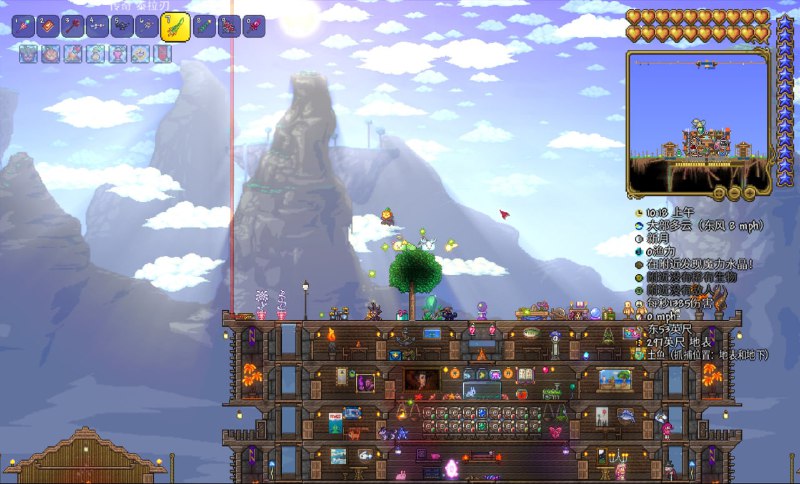This screenshot has width=800, height=484.
Task: Choose the orange spell tome in slot 2
Action: point(48,26)
